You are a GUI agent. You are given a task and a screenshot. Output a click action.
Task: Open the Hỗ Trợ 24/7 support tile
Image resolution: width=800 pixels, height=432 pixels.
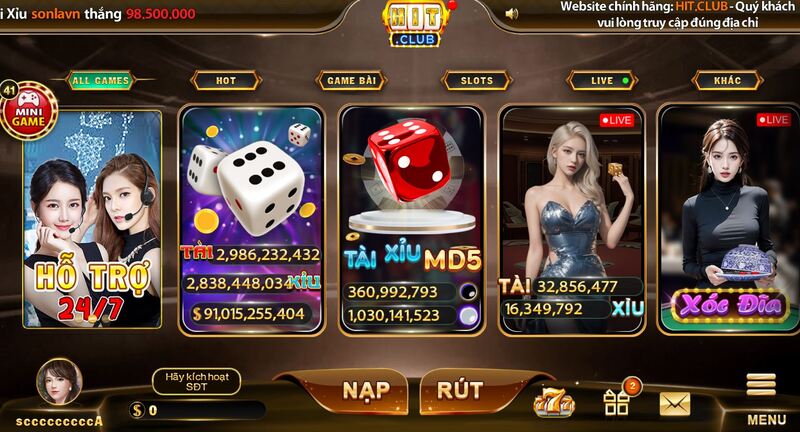(x=93, y=220)
